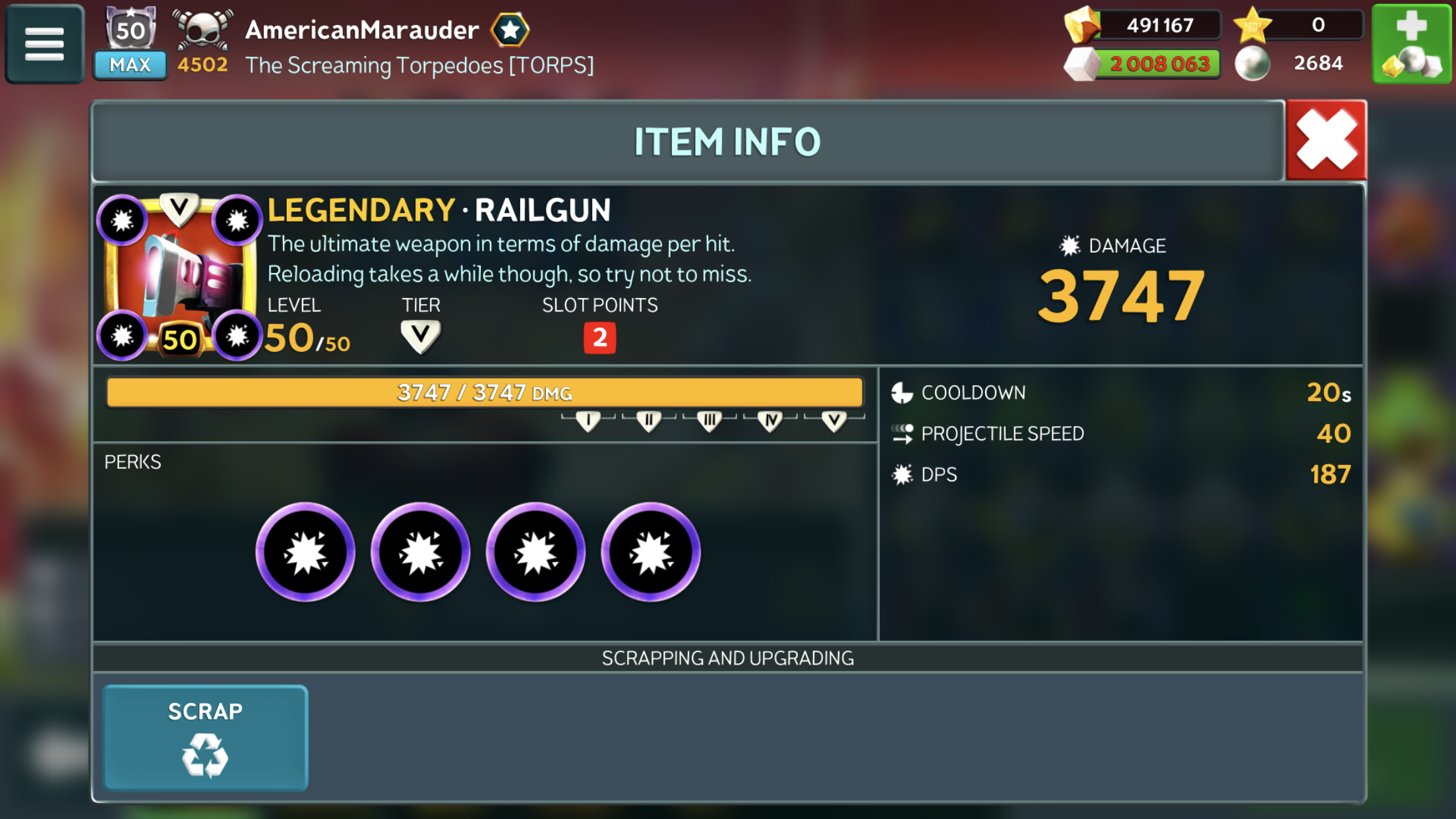Select the Railgun item thumbnail
This screenshot has height=819, width=1456.
179,277
